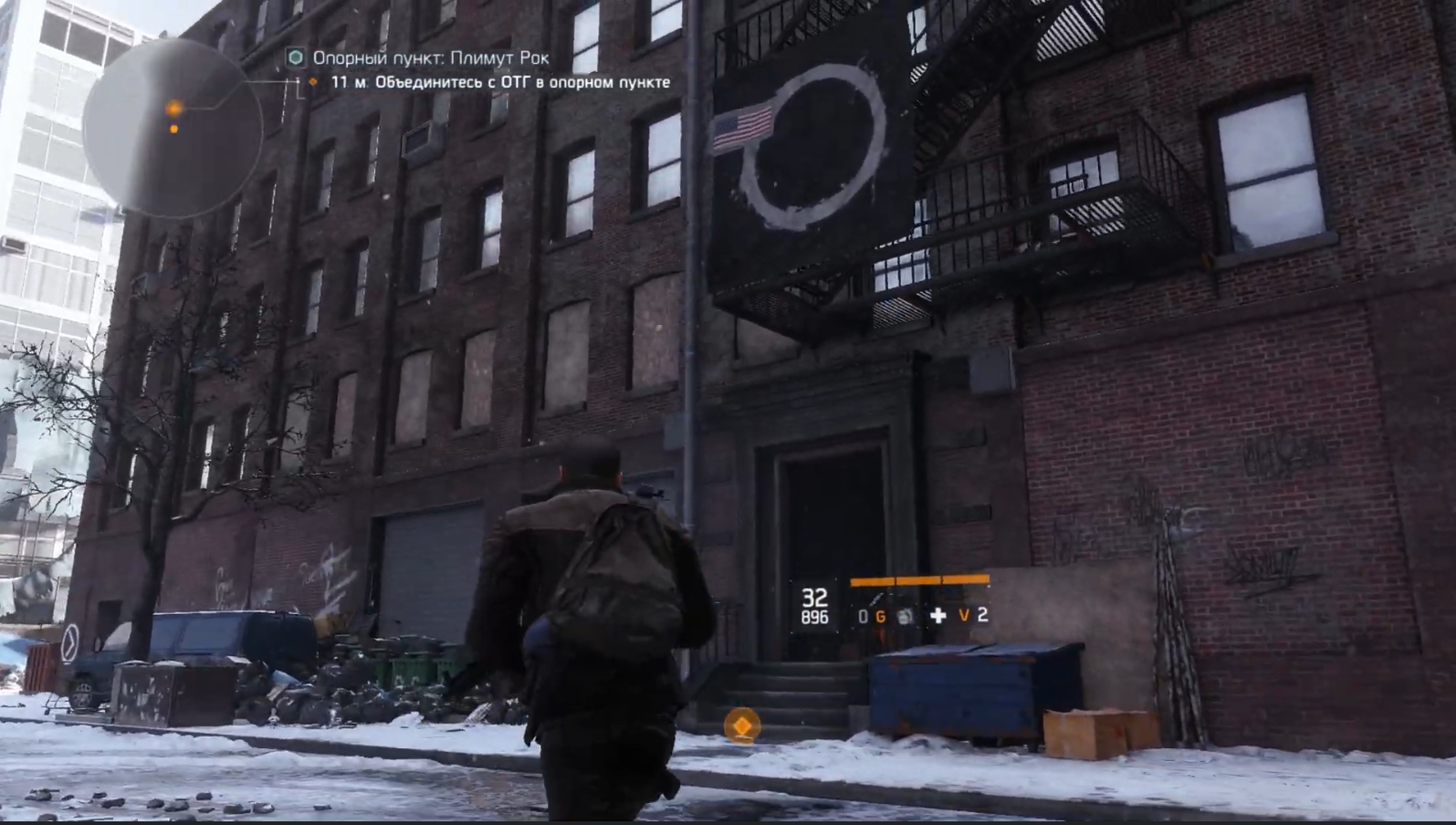Click the white arrow marker at screen edge
Viewport: 1456px width, 825px height.
(69, 643)
